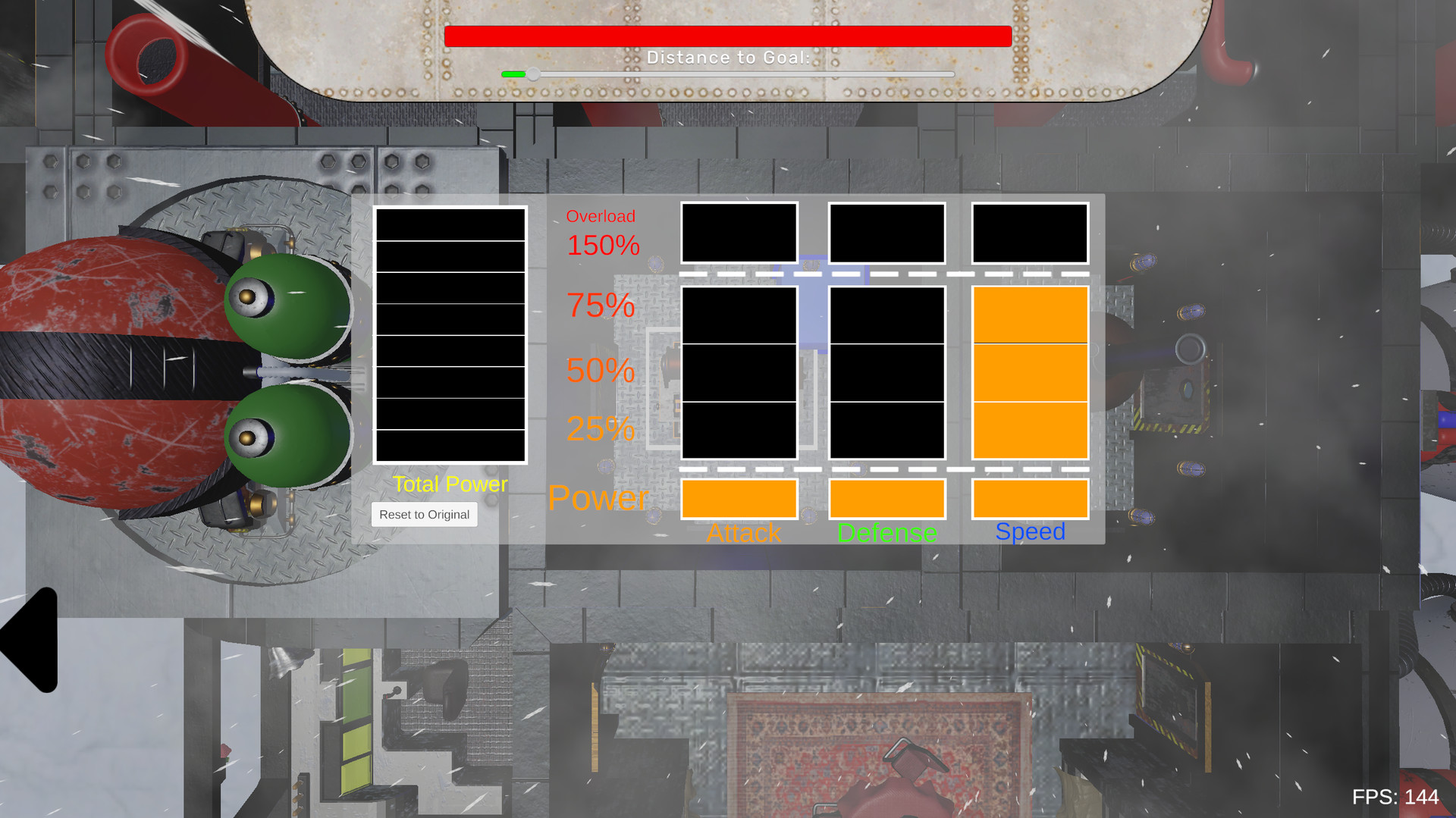Select the Attack label
The width and height of the screenshot is (1456, 818).
pos(744,533)
